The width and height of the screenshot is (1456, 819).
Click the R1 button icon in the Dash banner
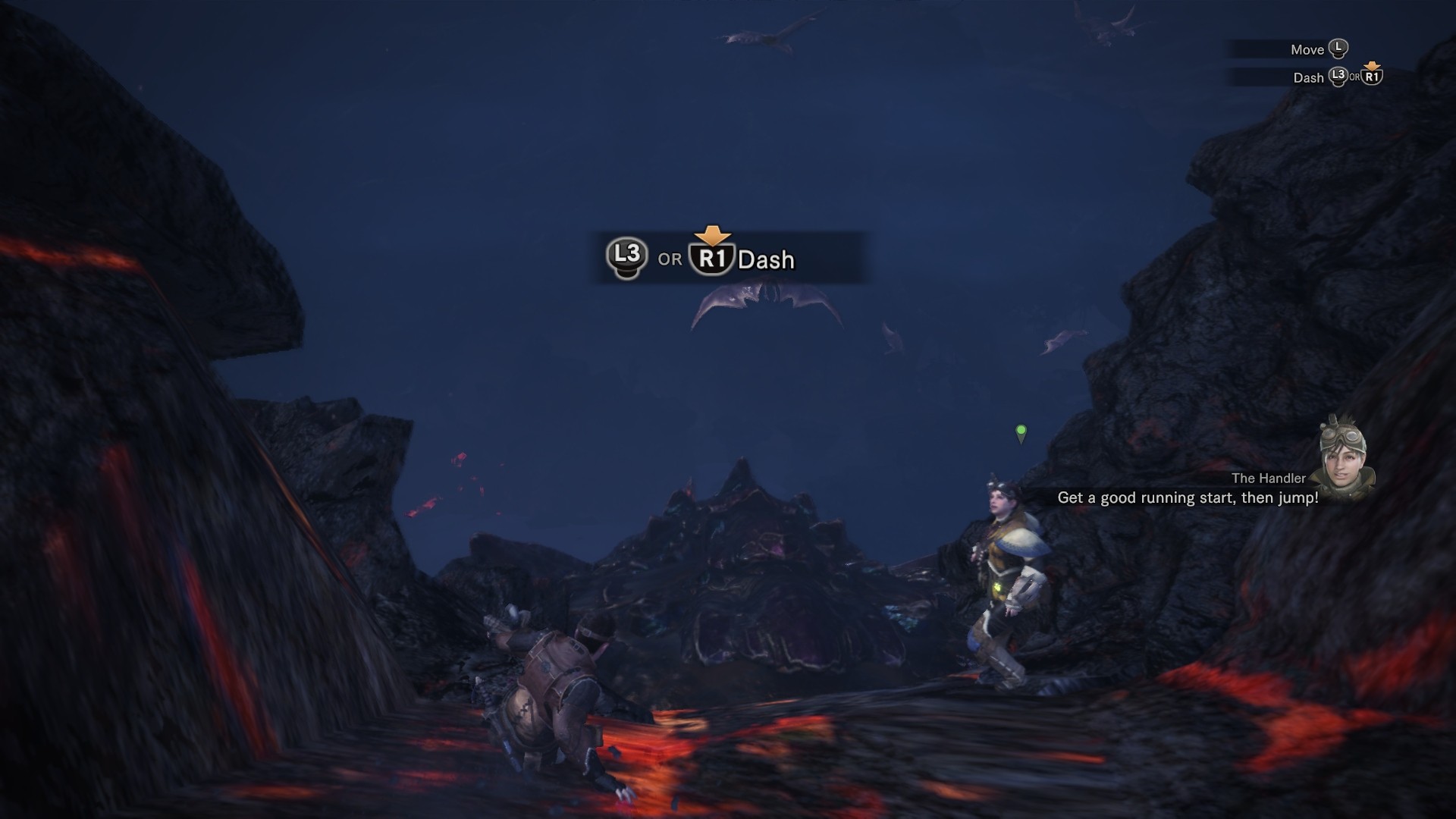coord(711,258)
